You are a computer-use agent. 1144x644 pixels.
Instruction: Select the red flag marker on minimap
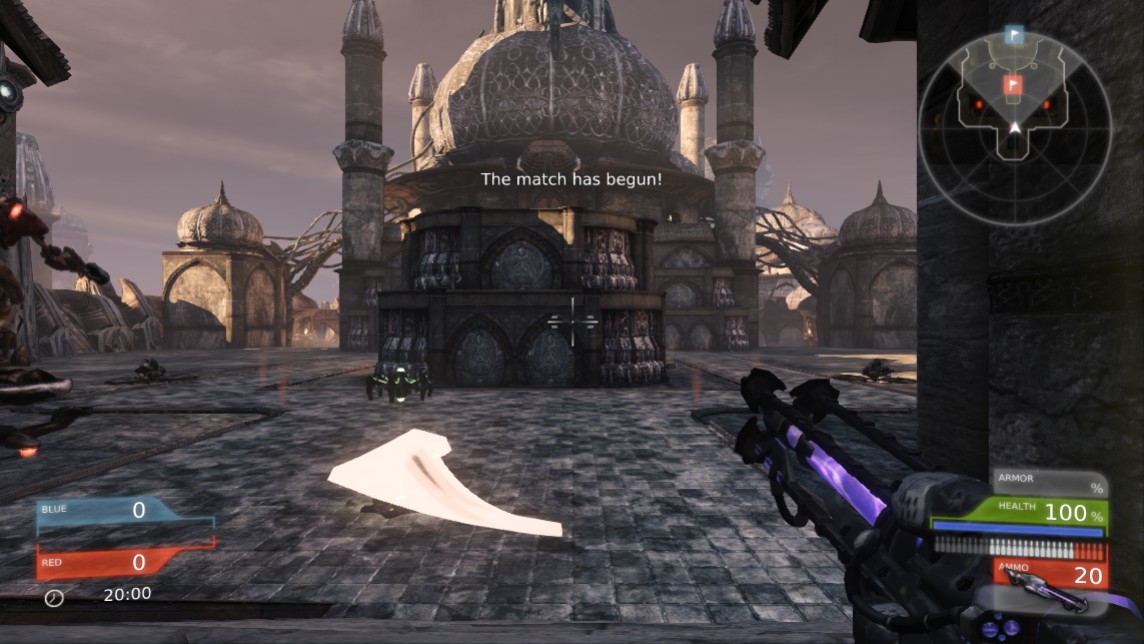tap(1014, 84)
